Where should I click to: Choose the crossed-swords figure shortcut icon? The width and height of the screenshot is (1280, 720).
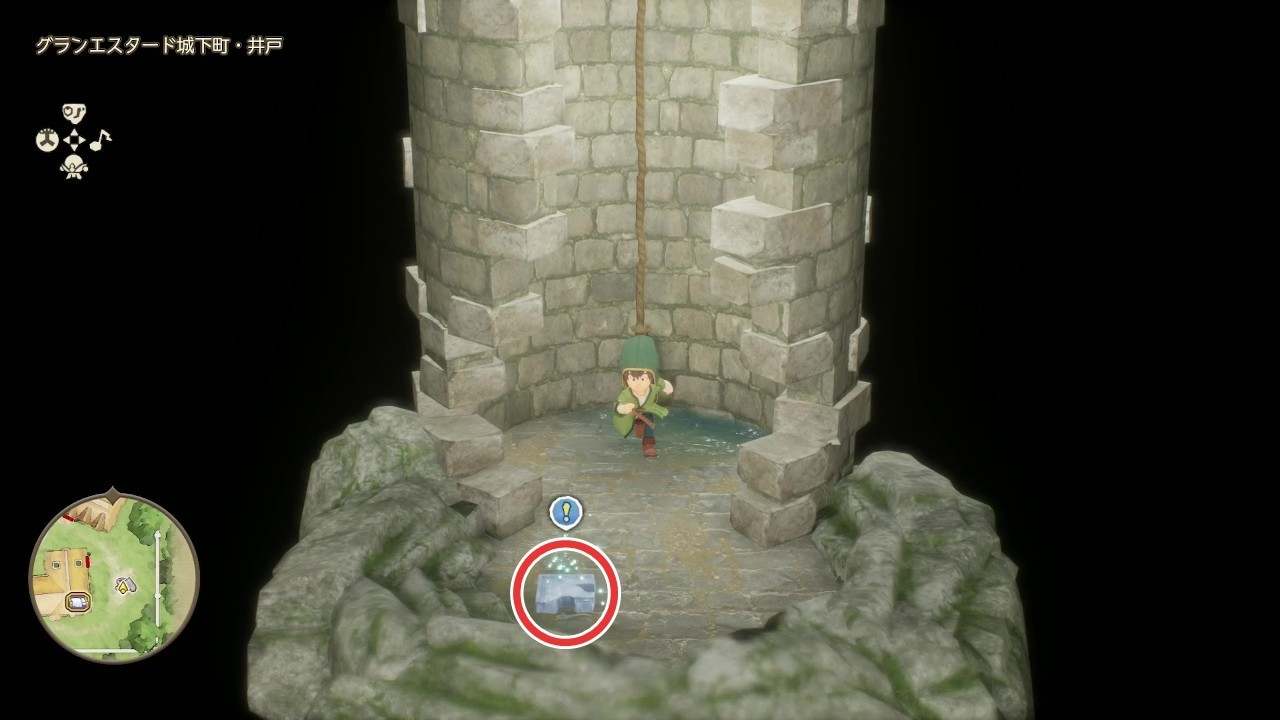click(74, 168)
